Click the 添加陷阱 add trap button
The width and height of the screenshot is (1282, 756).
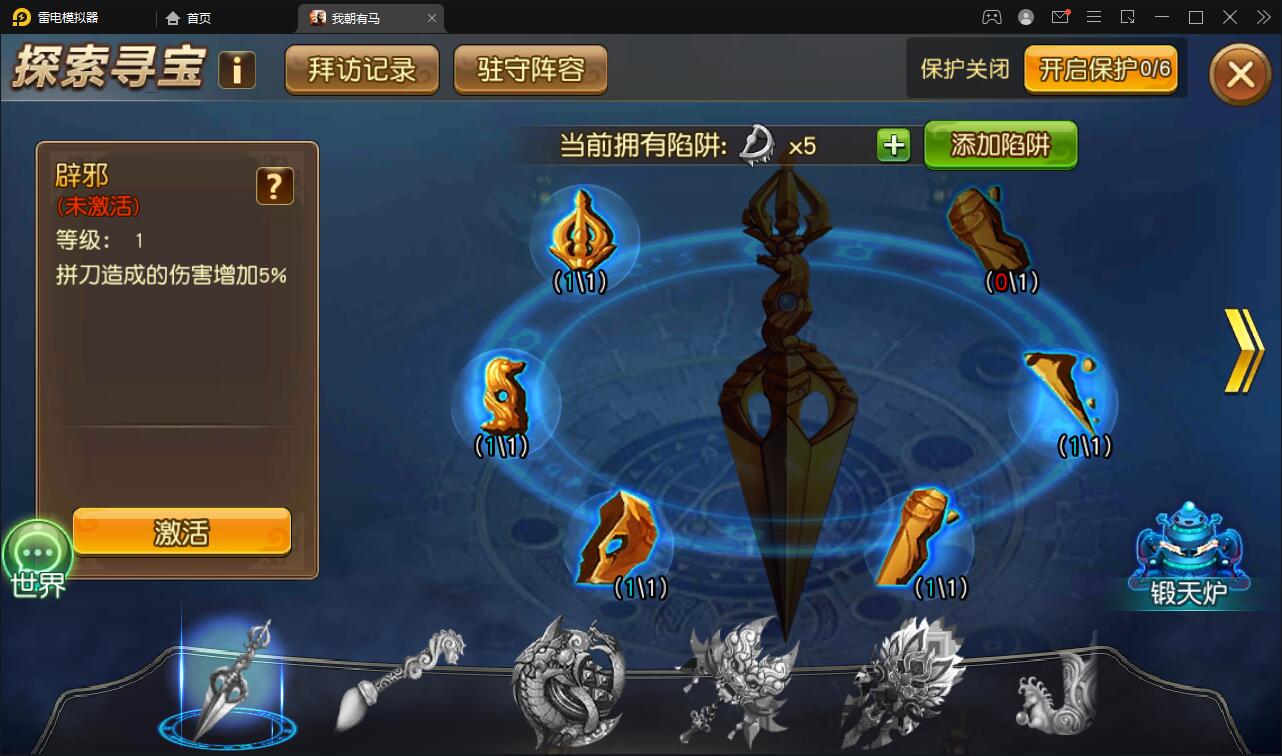coord(1000,144)
